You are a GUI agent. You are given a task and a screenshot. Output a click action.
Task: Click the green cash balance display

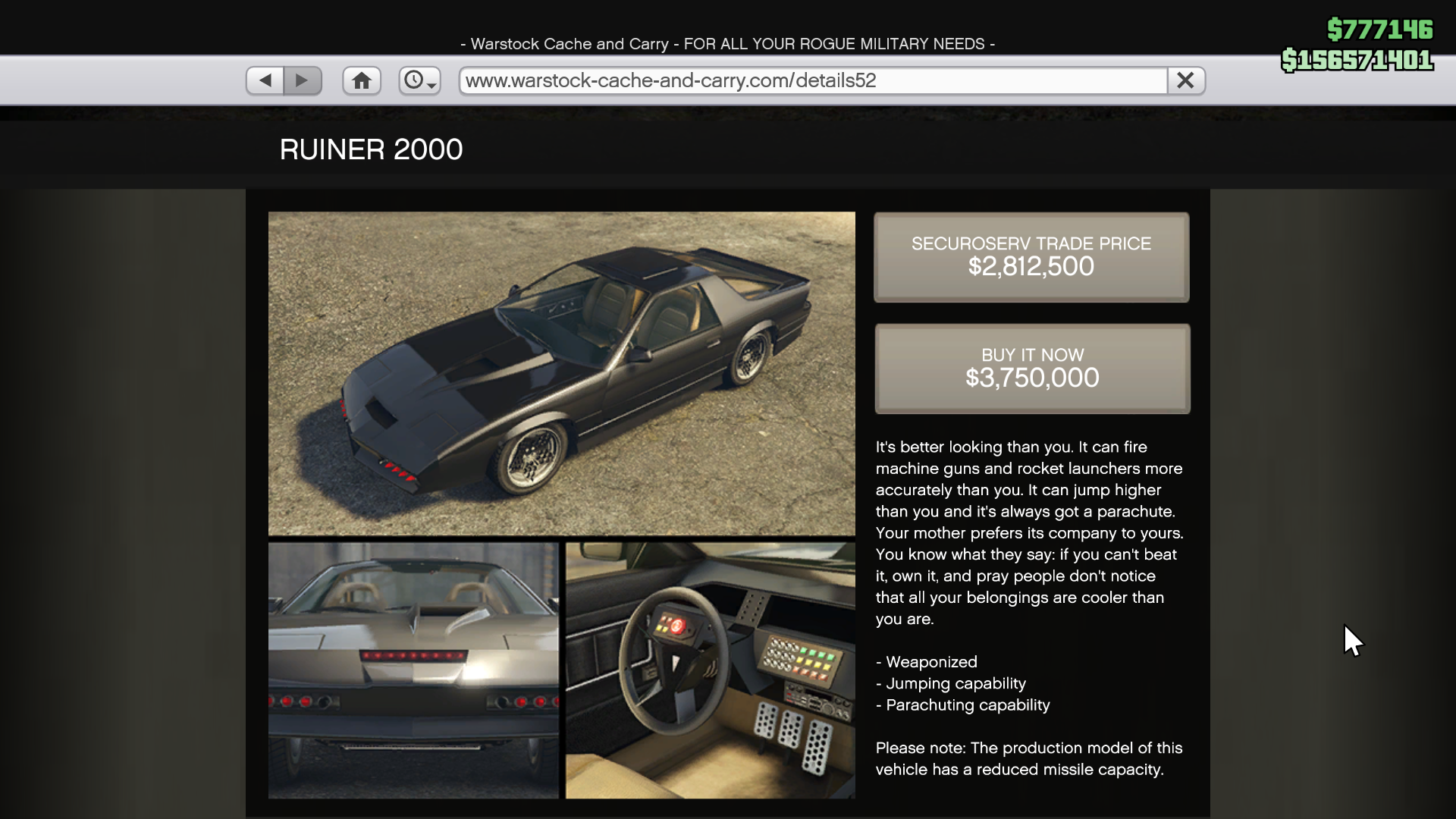[x=1382, y=30]
